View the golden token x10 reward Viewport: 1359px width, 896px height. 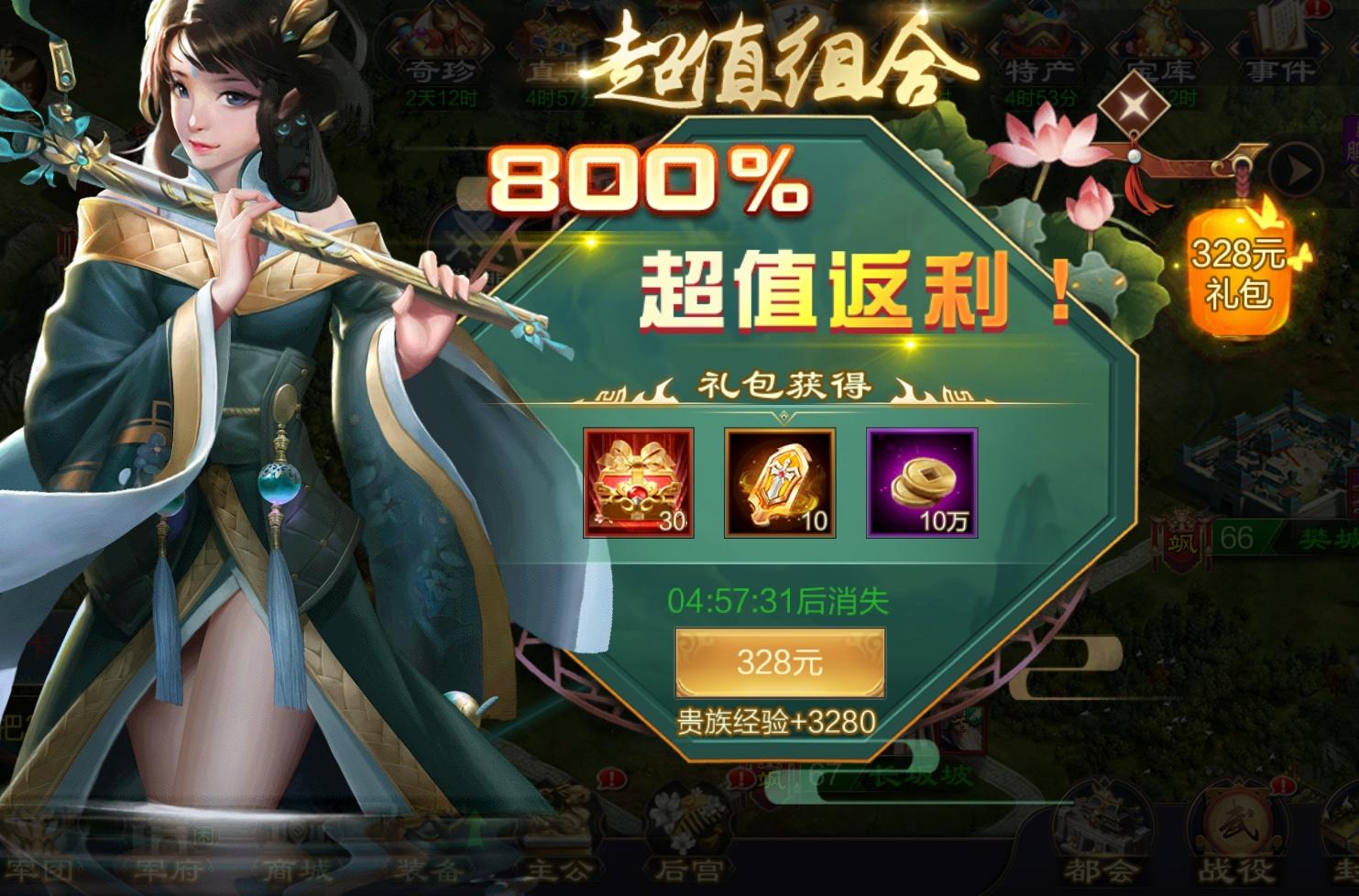pyautogui.click(x=780, y=481)
